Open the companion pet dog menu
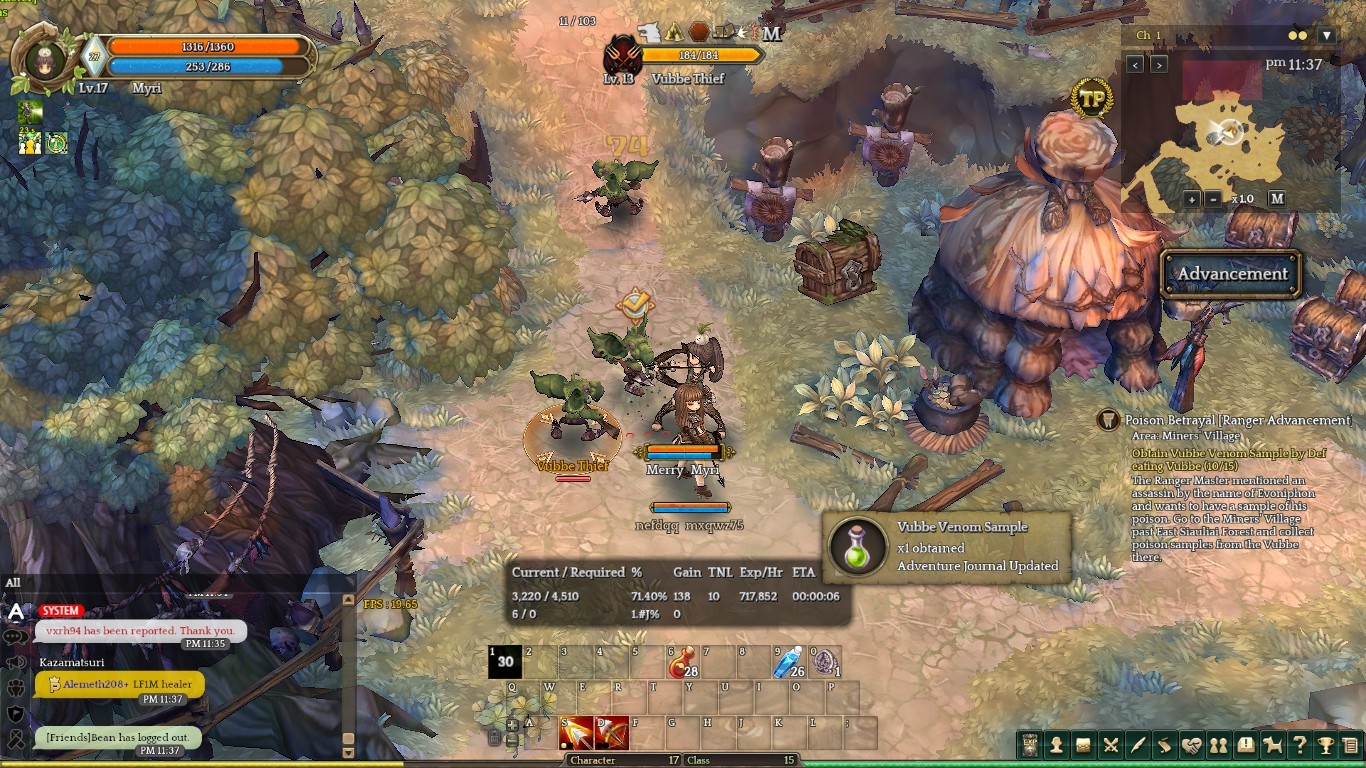1366x768 pixels. pos(1272,745)
